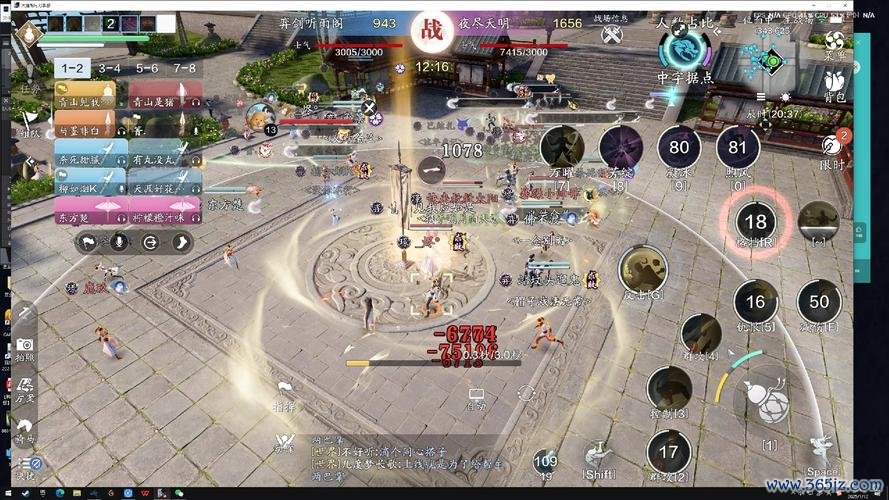
Task: Trigger the skill bound to [G]
Action: pos(642,272)
